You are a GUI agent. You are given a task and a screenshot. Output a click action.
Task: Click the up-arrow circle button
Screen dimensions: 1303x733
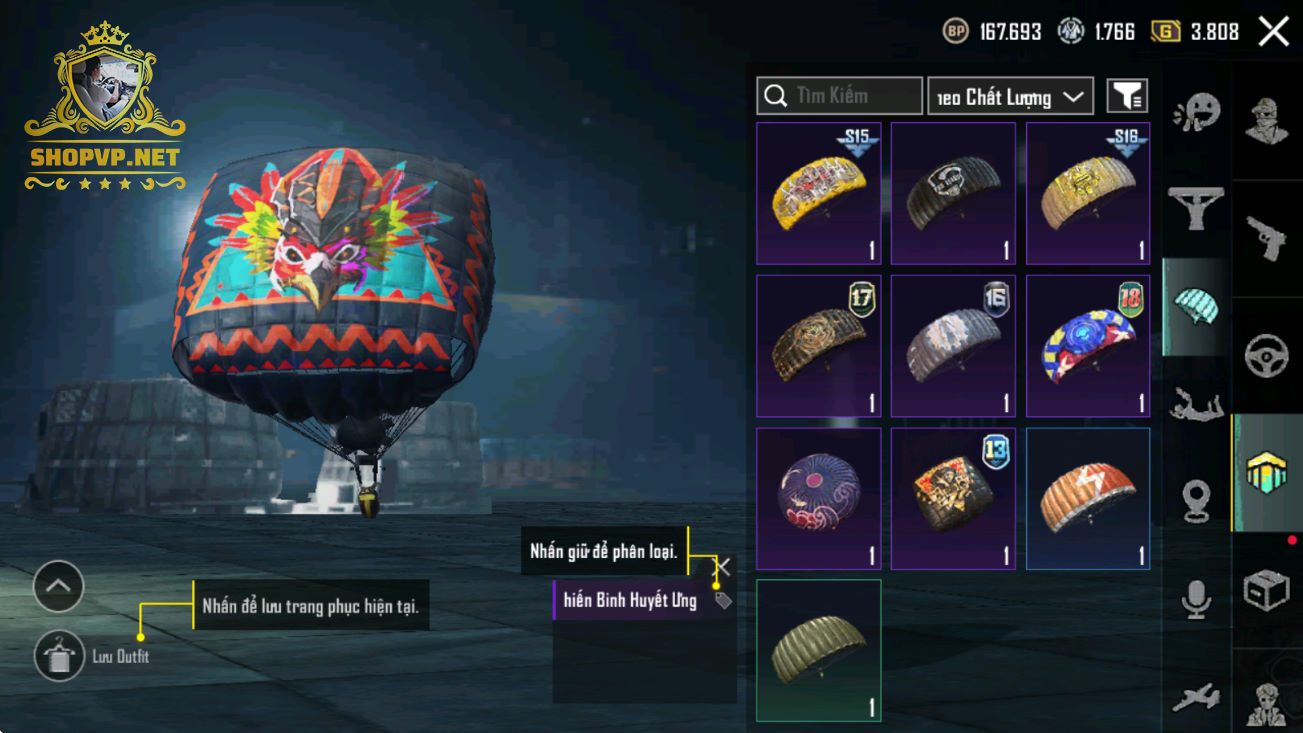tap(58, 587)
